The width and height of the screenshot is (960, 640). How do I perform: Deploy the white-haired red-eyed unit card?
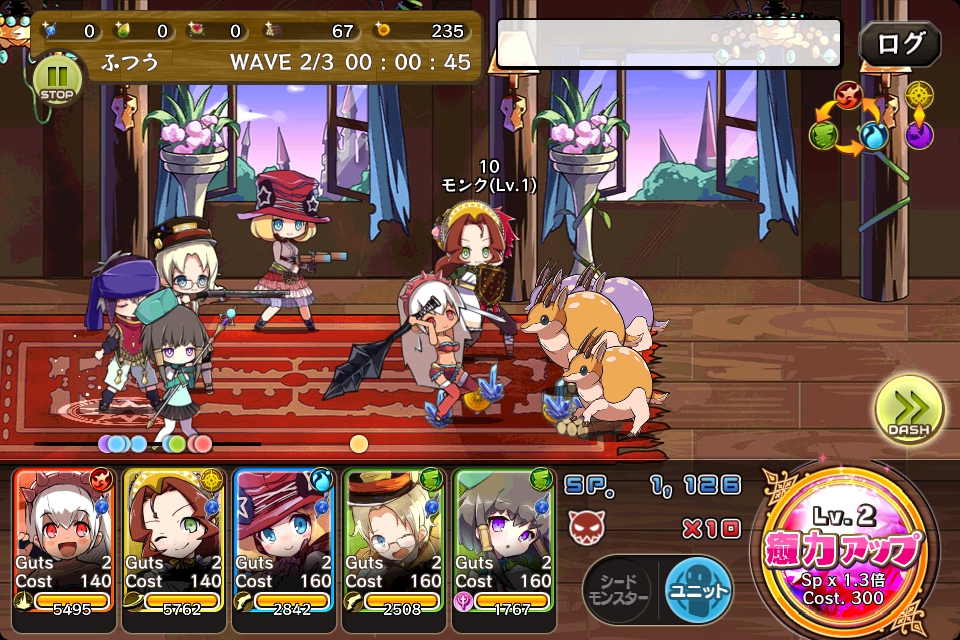point(65,538)
